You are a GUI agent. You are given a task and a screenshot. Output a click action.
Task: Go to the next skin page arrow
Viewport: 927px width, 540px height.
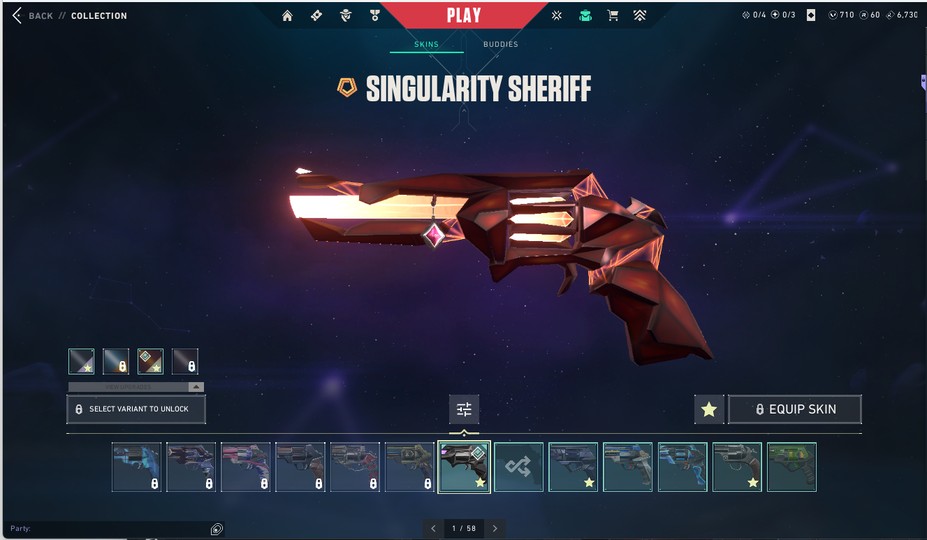pyautogui.click(x=494, y=528)
